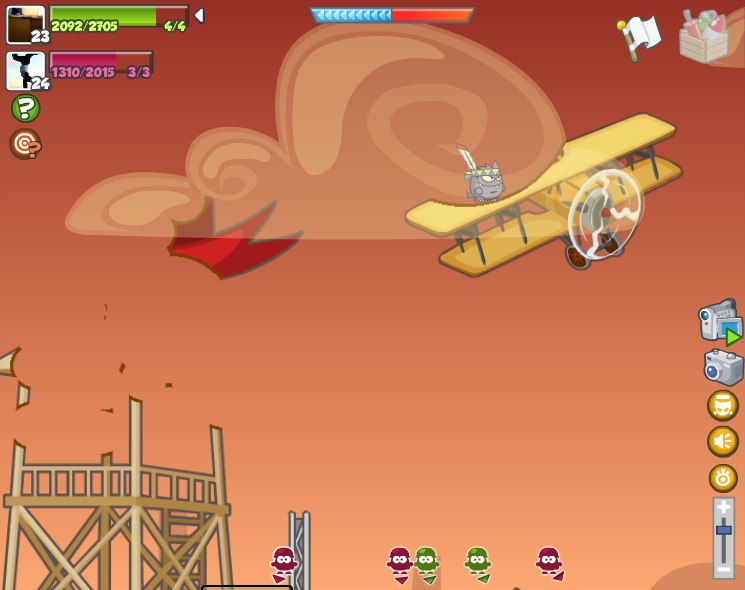This screenshot has height=590, width=745.
Task: Click the white surrender flag icon
Action: point(640,36)
